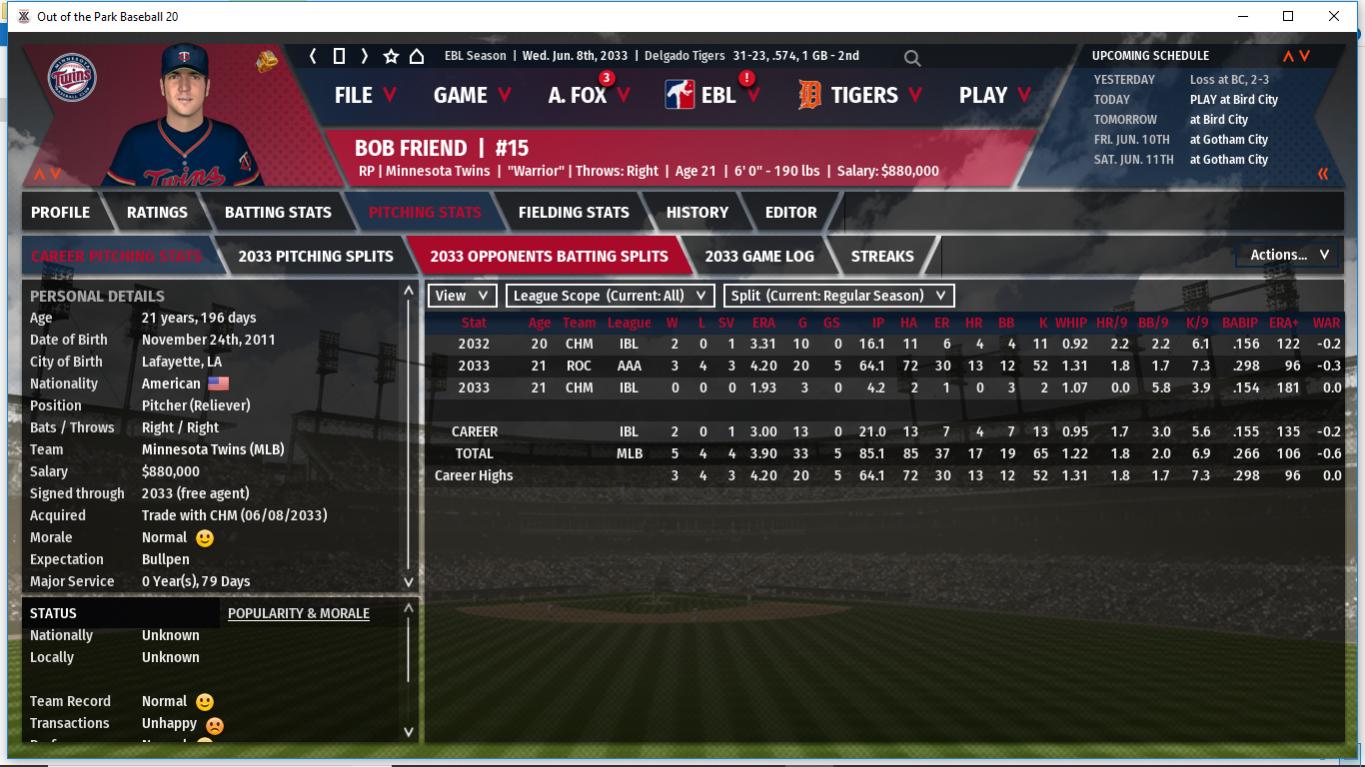Screen dimensions: 1365x767
Task: Open the GAME menu
Action: pos(472,95)
